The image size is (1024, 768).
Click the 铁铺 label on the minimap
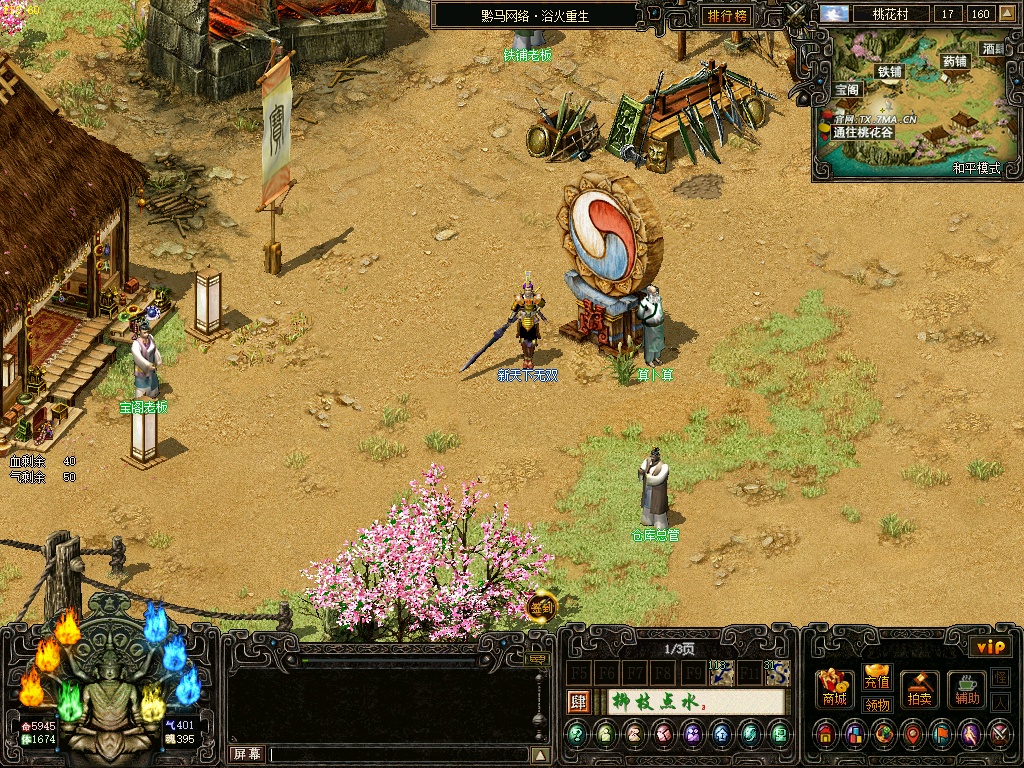click(889, 71)
